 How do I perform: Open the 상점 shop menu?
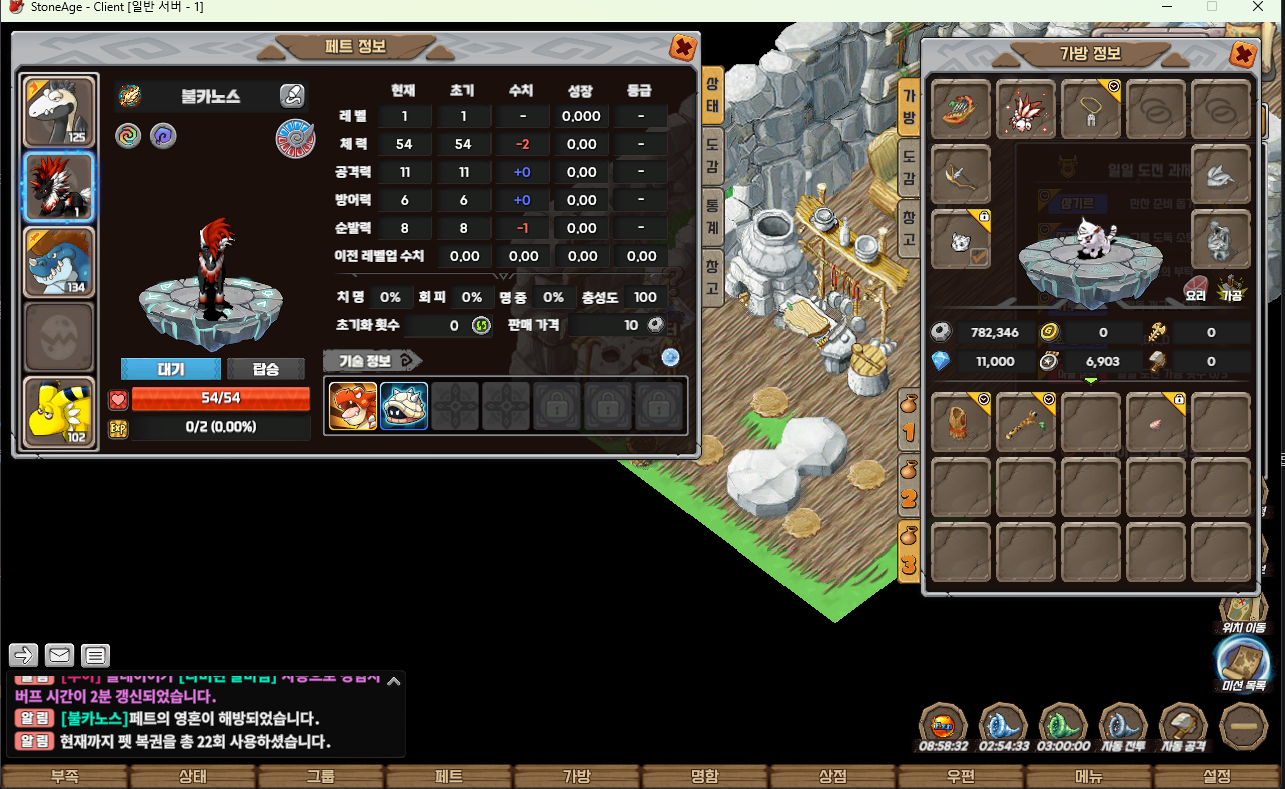coord(833,776)
